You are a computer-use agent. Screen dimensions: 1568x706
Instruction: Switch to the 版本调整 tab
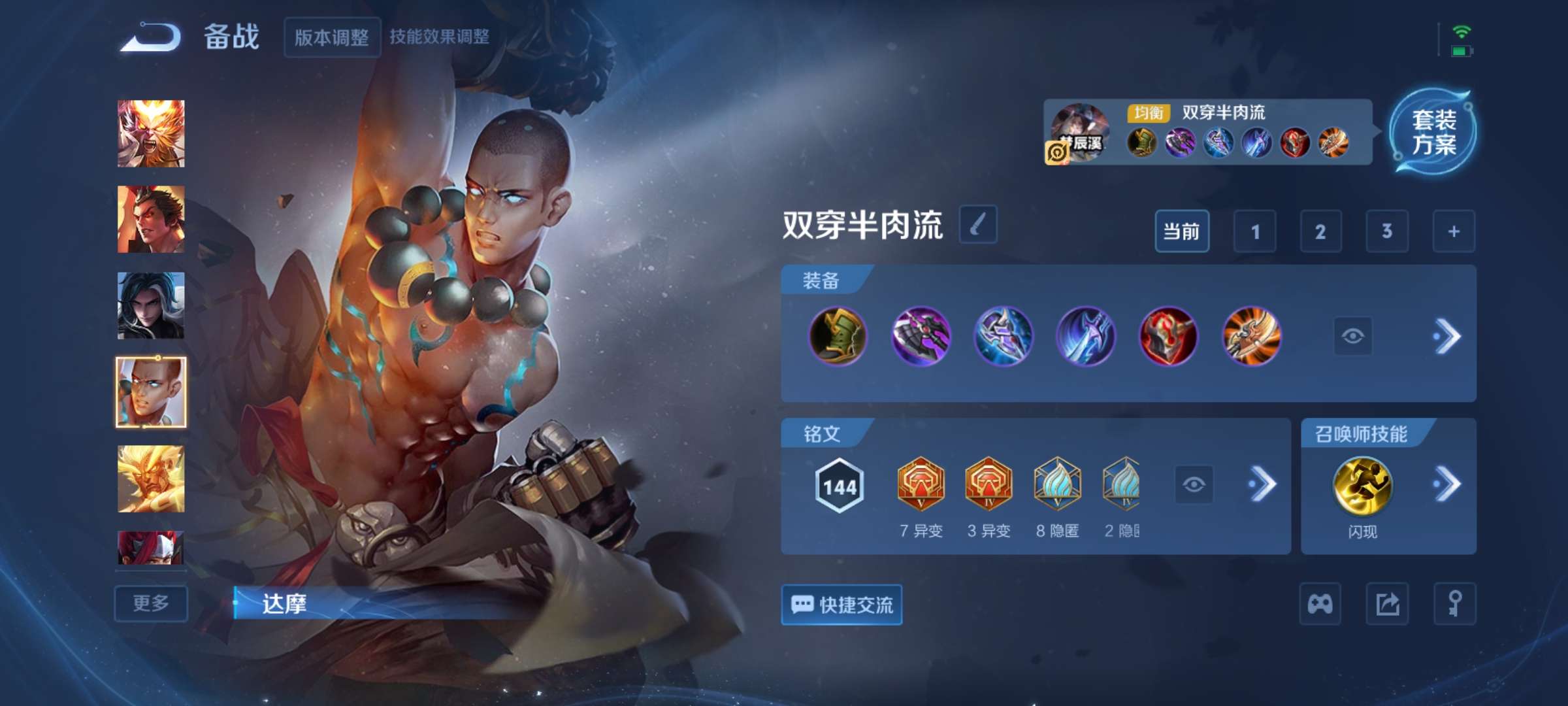(332, 38)
